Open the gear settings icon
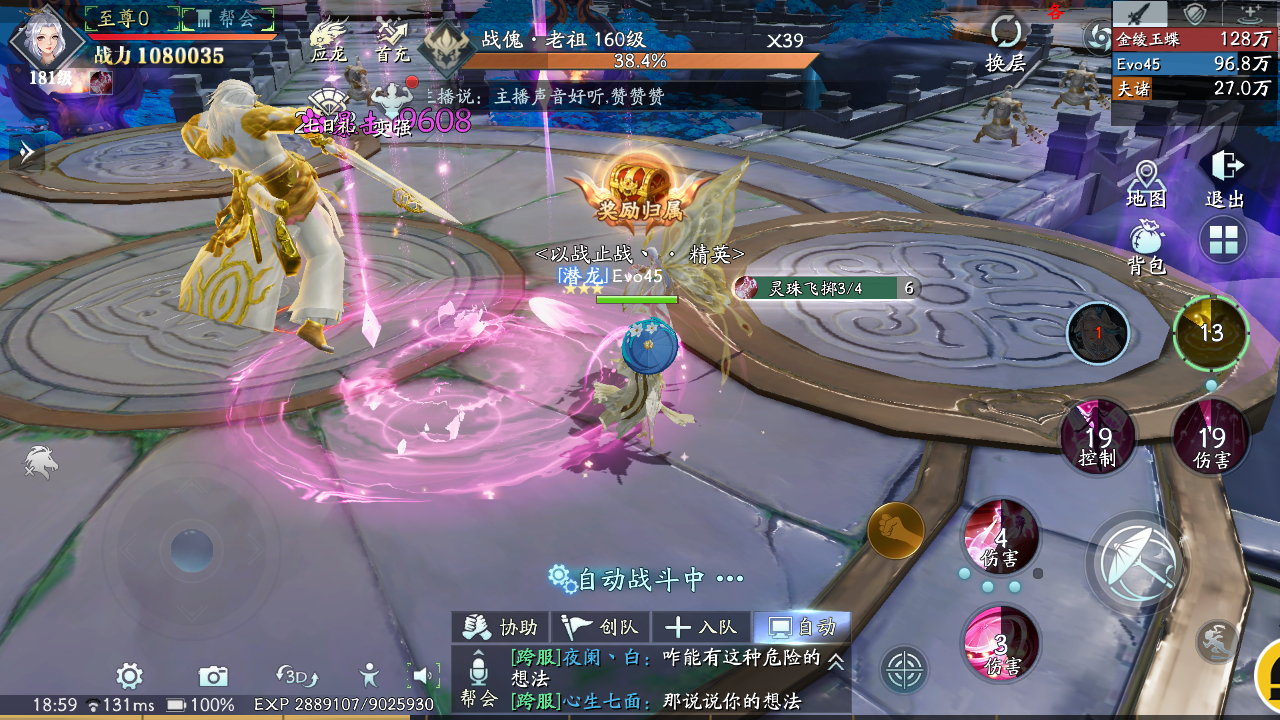1280x720 pixels. click(129, 677)
